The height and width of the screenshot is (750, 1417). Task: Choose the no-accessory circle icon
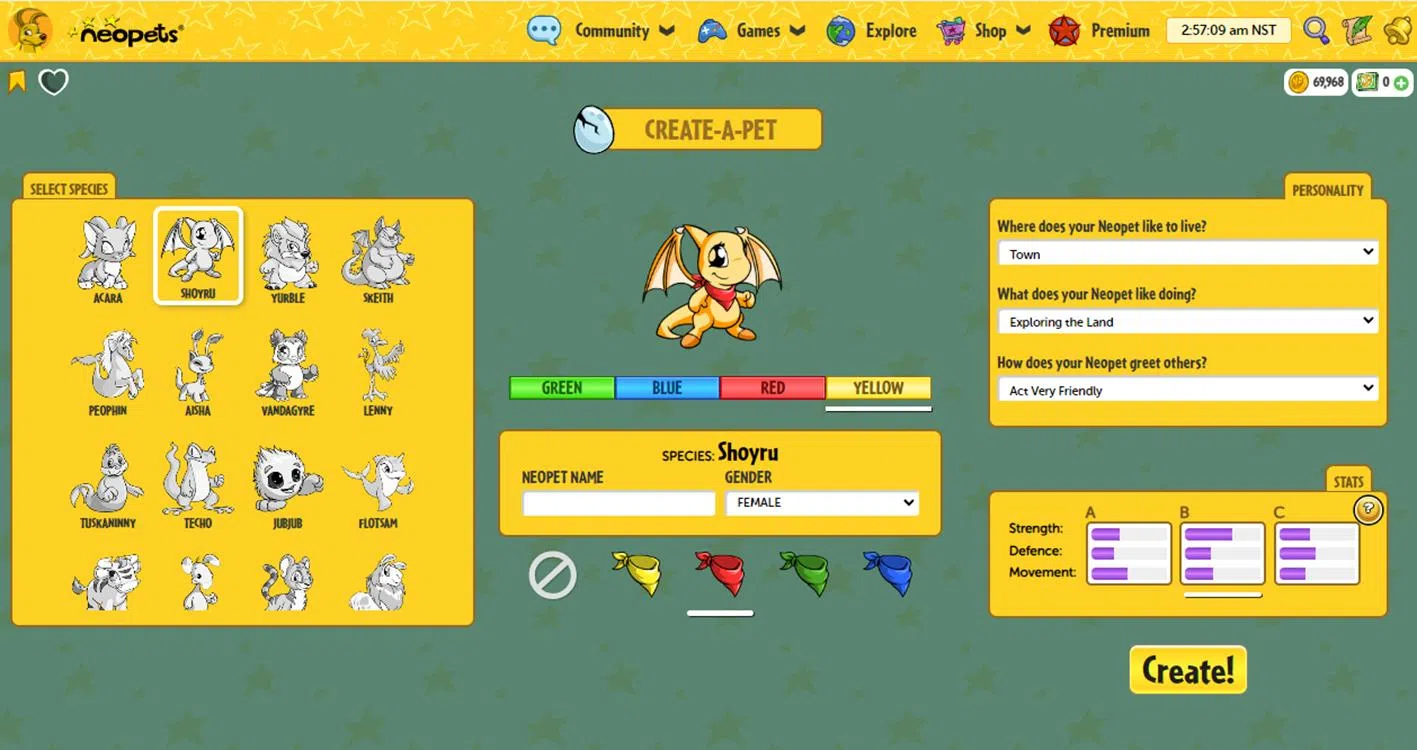point(553,575)
